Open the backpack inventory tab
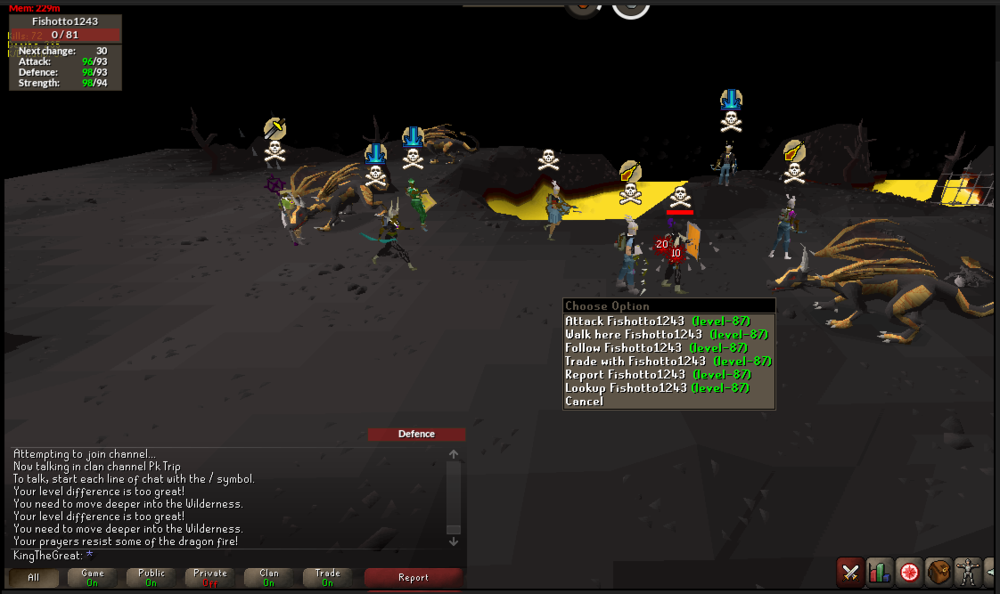Screen dimensions: 1000x594 [x=938, y=572]
